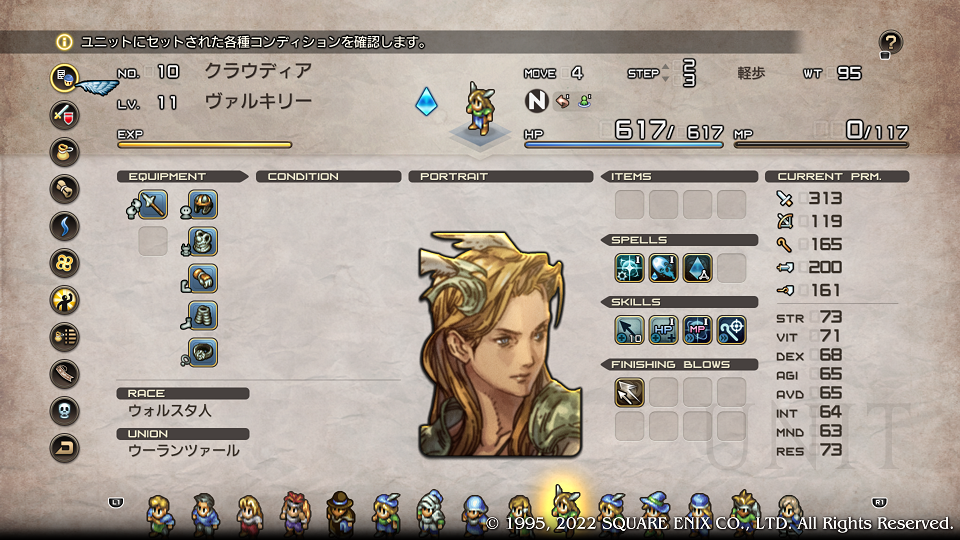Open the help question mark button
960x540 pixels.
(890, 42)
